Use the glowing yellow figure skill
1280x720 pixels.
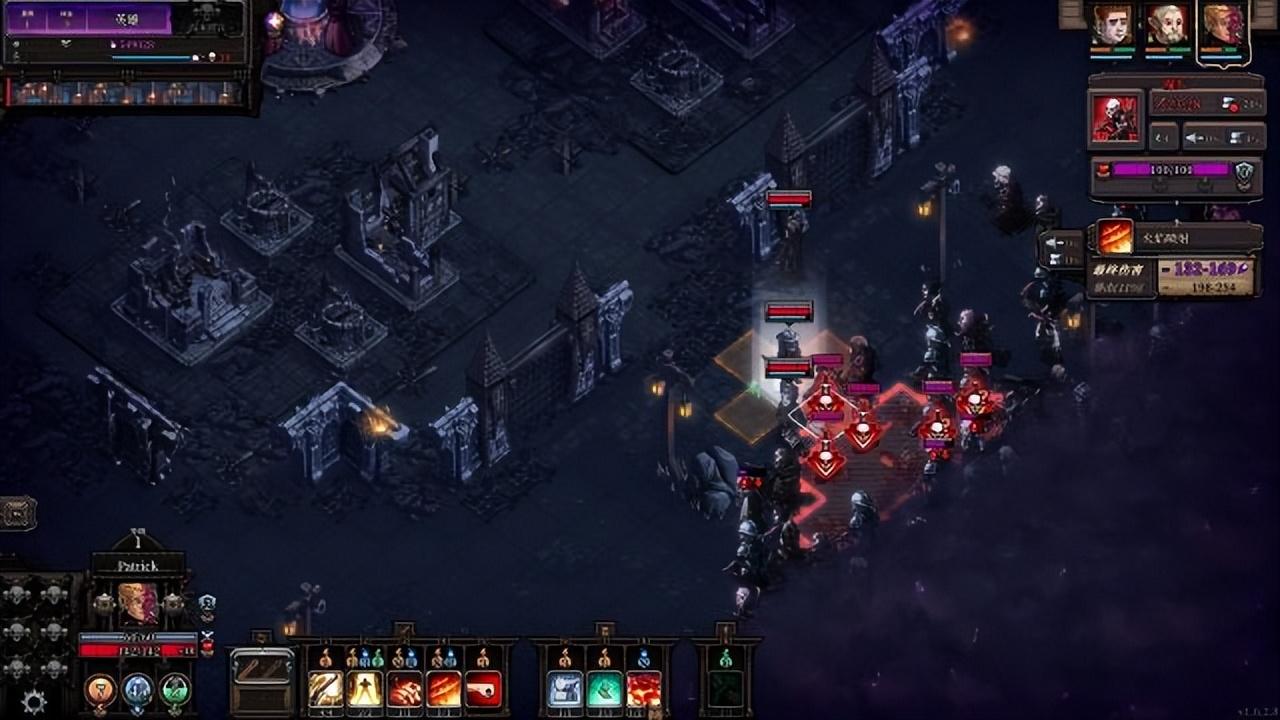coord(365,689)
